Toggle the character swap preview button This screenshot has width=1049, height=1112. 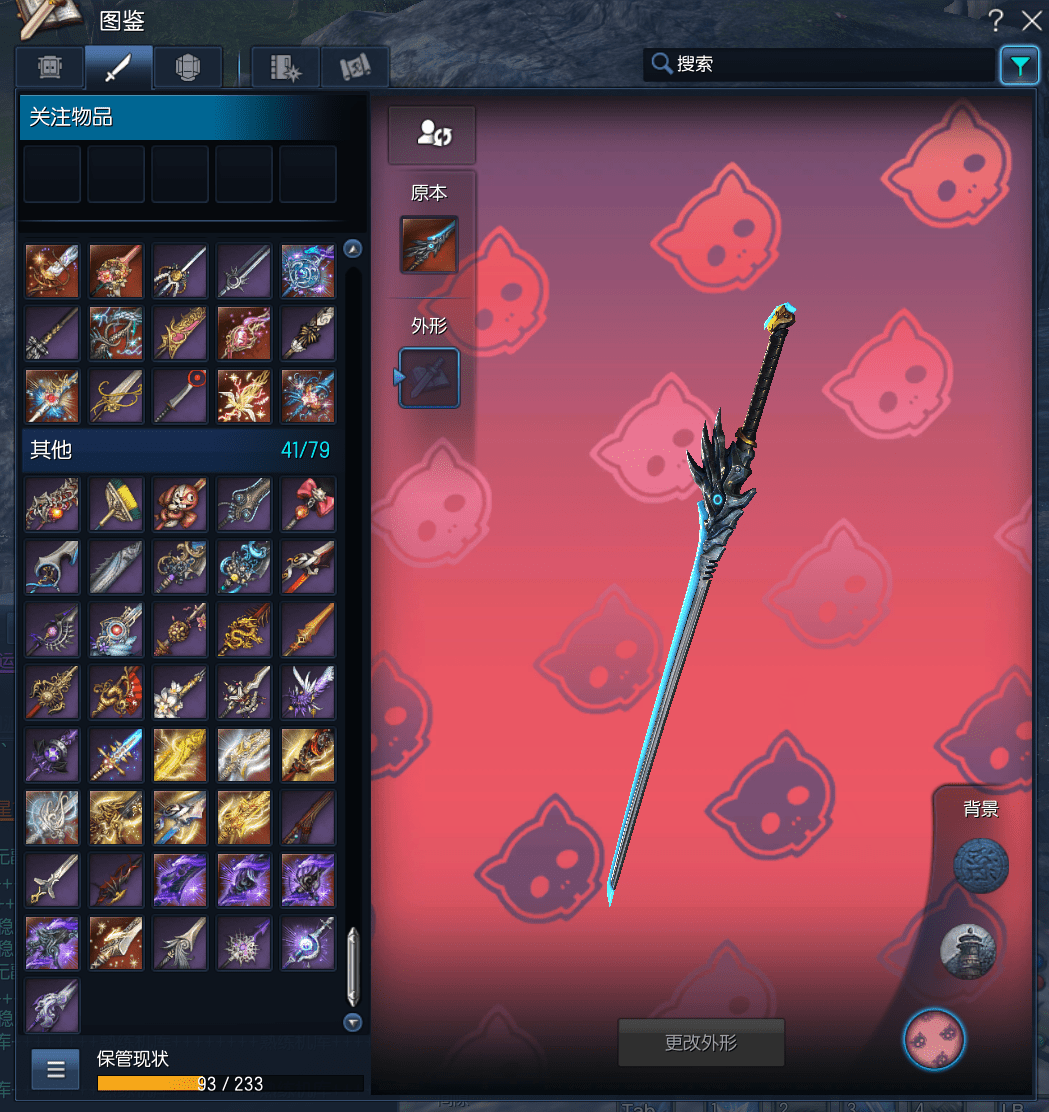coord(432,134)
